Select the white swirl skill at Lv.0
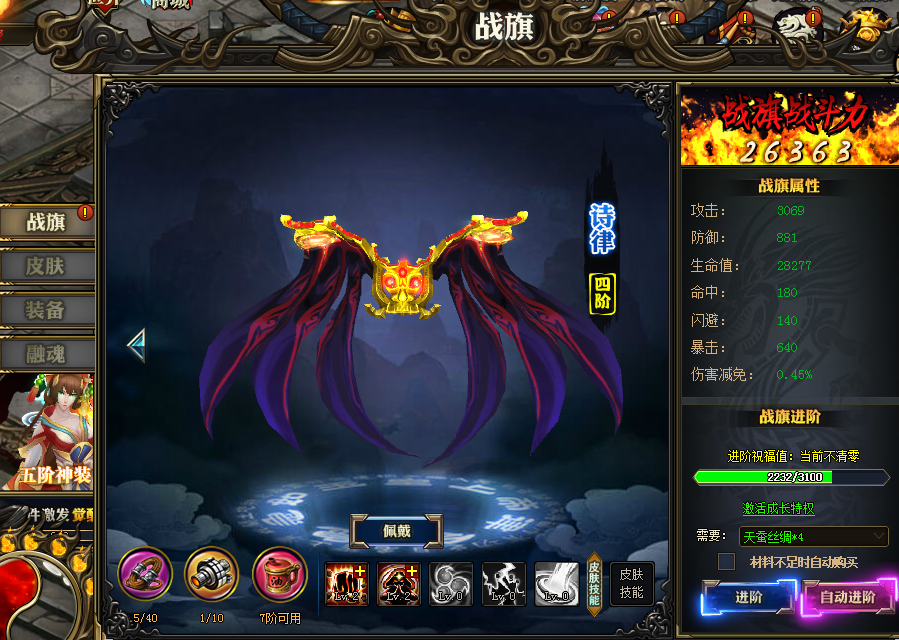This screenshot has height=640, width=899. 556,583
